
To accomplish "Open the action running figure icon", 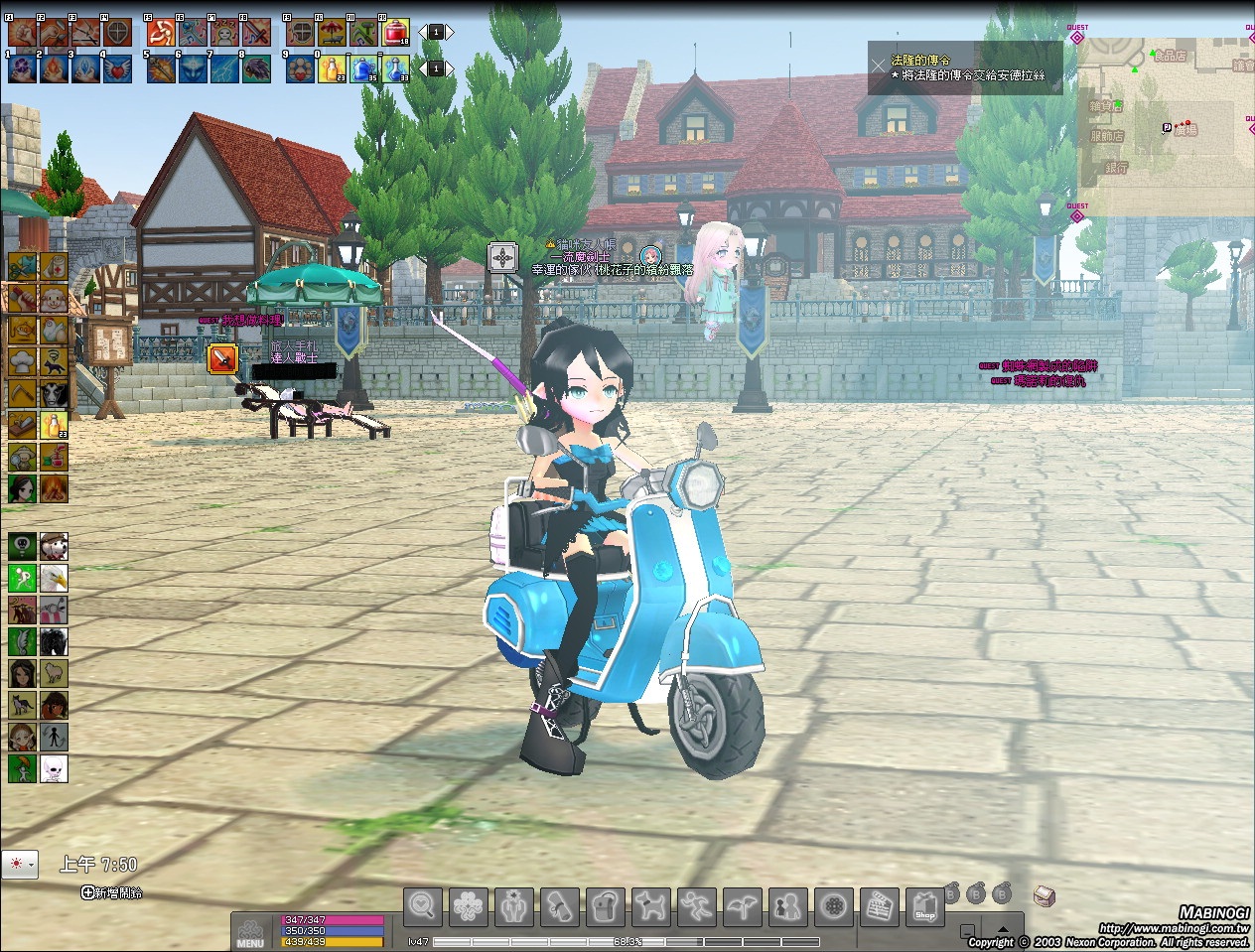I will click(x=697, y=905).
